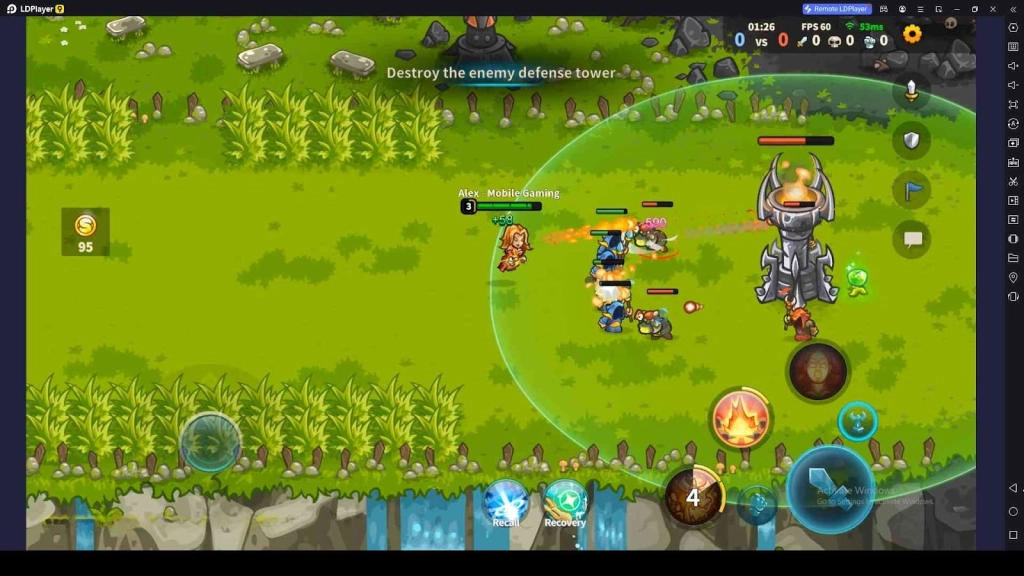Image resolution: width=1024 pixels, height=576 pixels.
Task: Tap the large sword basic attack button
Action: pyautogui.click(x=829, y=488)
